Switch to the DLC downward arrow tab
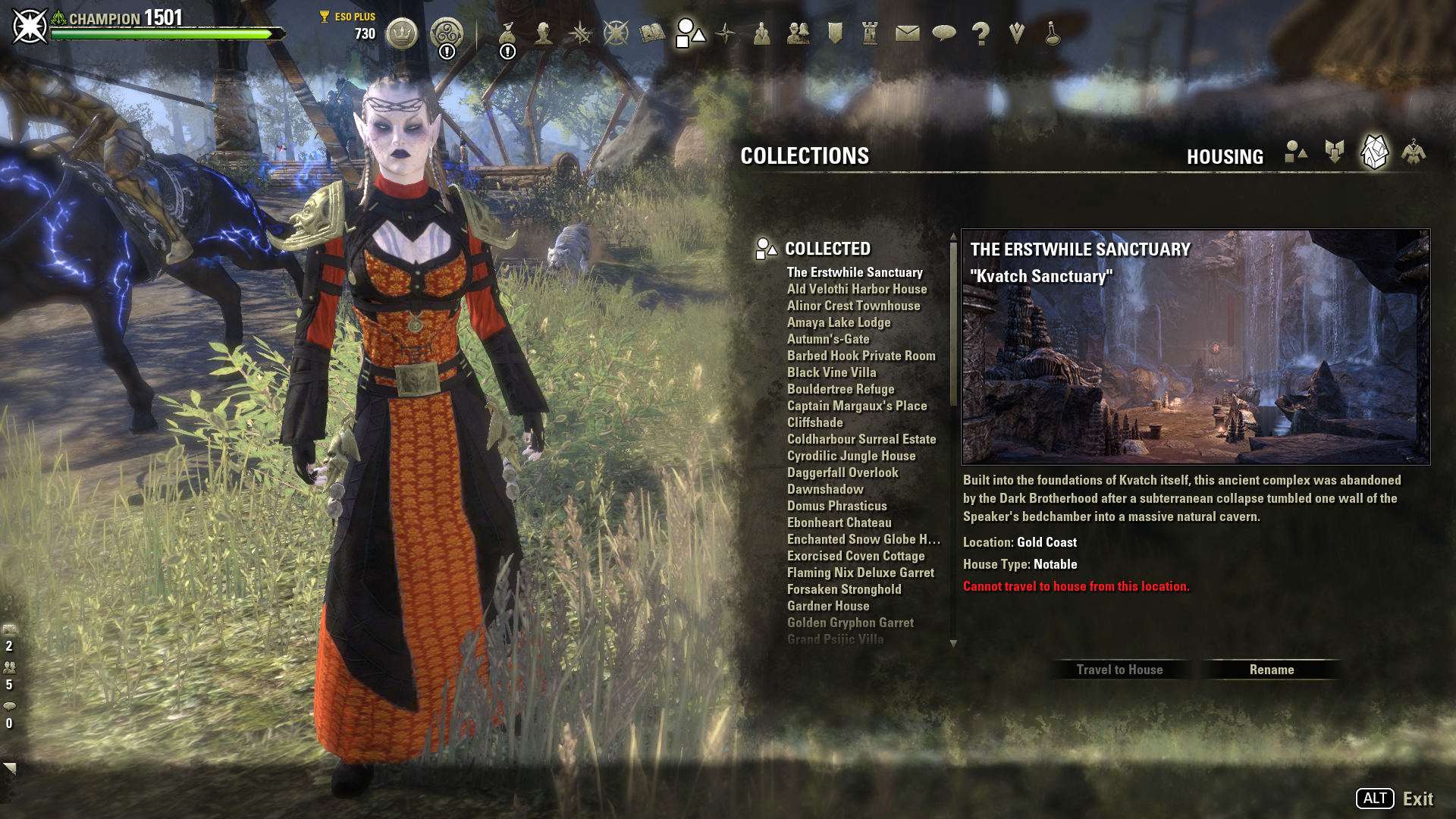The width and height of the screenshot is (1456, 819). [x=1335, y=152]
